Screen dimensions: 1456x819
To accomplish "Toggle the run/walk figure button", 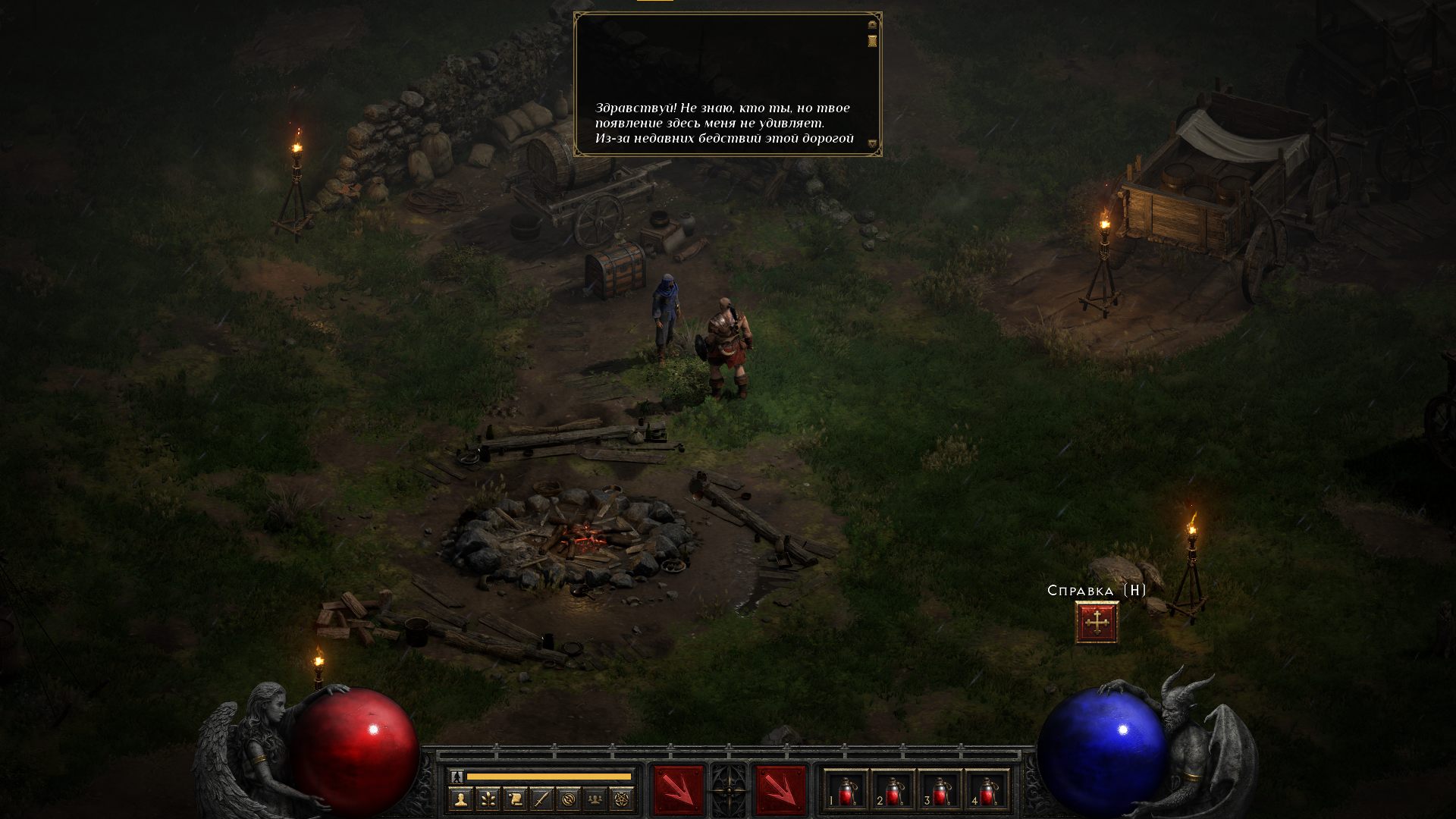I will [x=457, y=777].
